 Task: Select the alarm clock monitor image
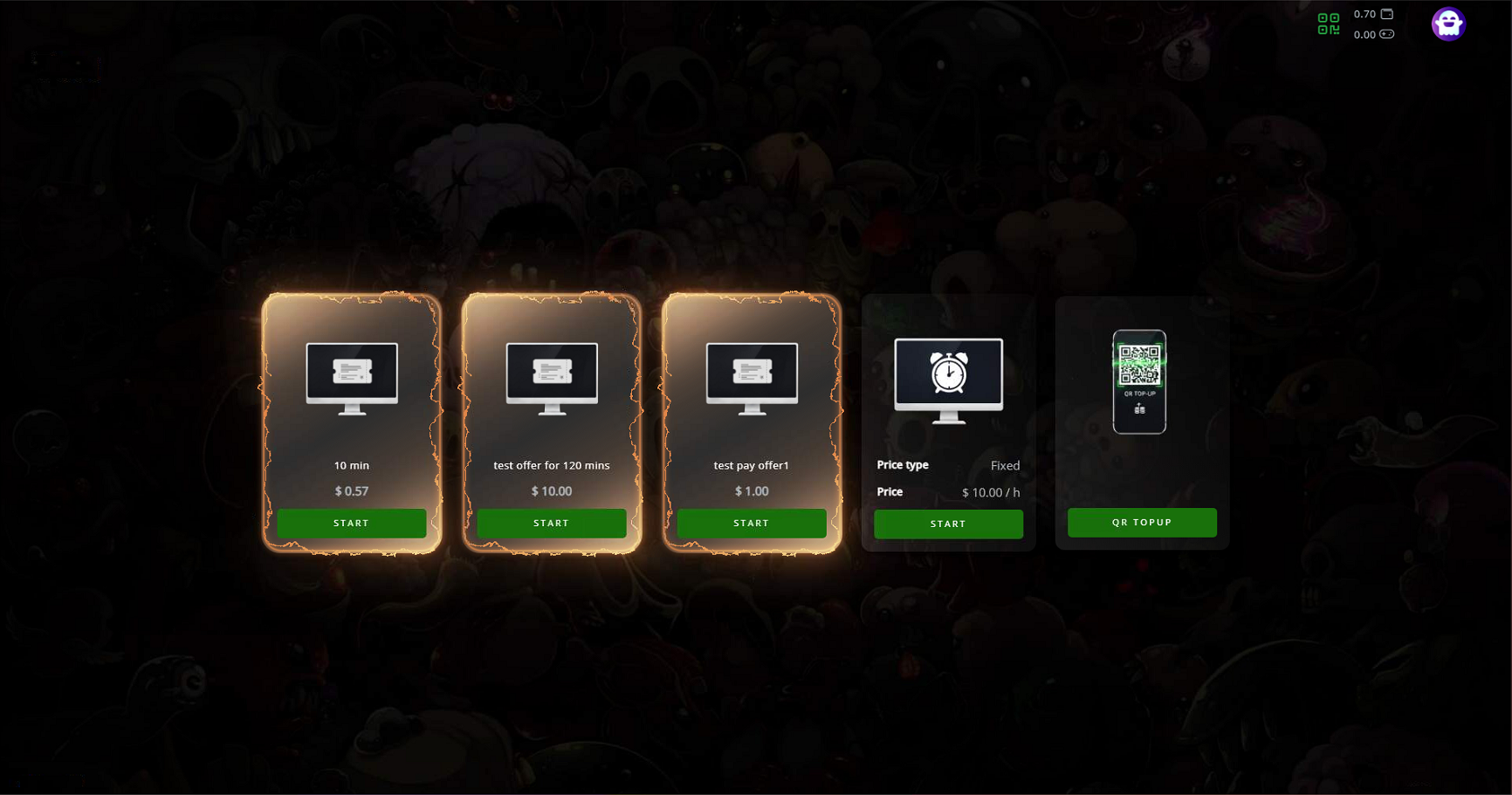pyautogui.click(x=948, y=380)
